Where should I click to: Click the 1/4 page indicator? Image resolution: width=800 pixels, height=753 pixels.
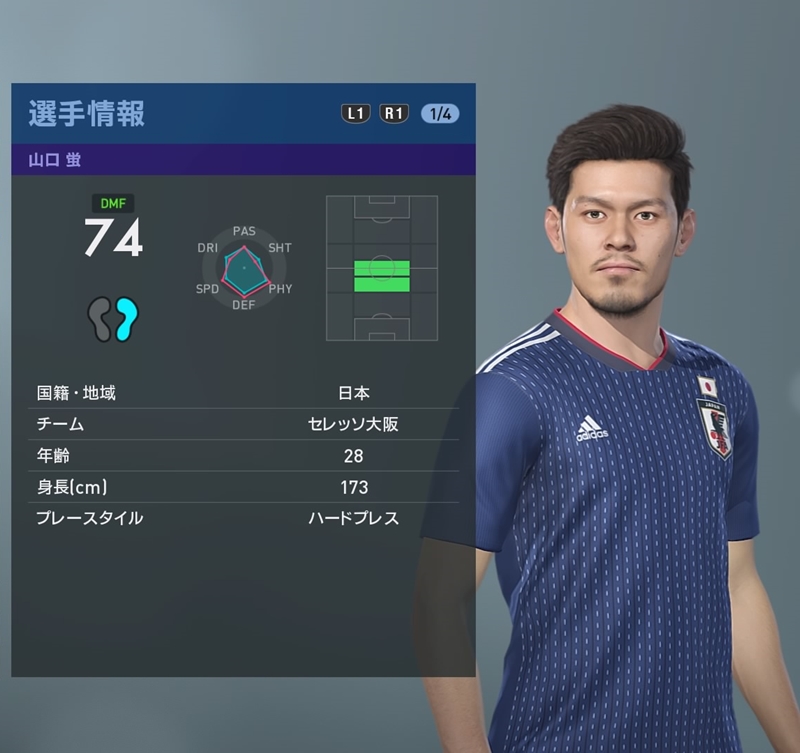440,113
